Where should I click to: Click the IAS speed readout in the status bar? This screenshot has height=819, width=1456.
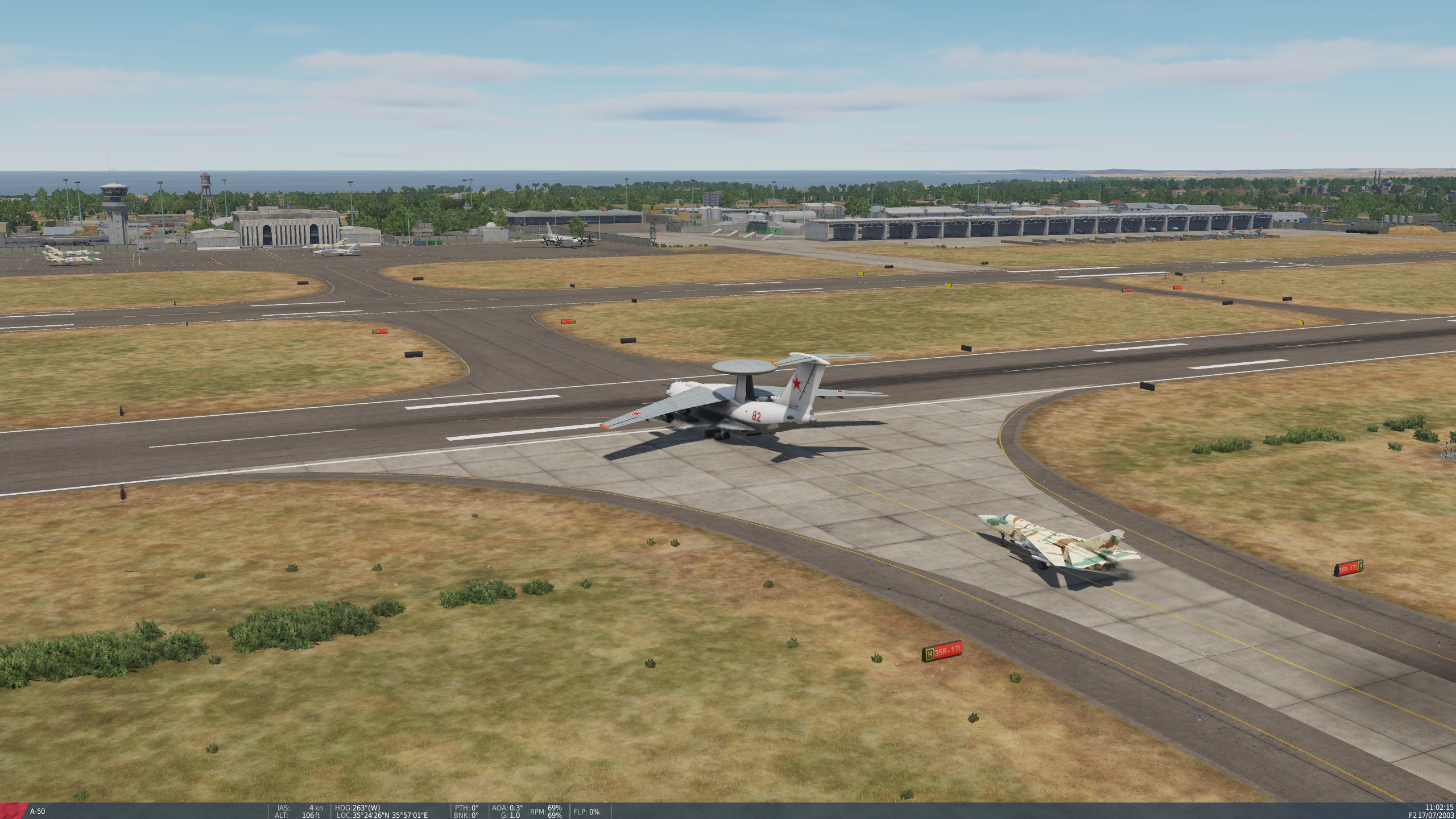pyautogui.click(x=296, y=807)
